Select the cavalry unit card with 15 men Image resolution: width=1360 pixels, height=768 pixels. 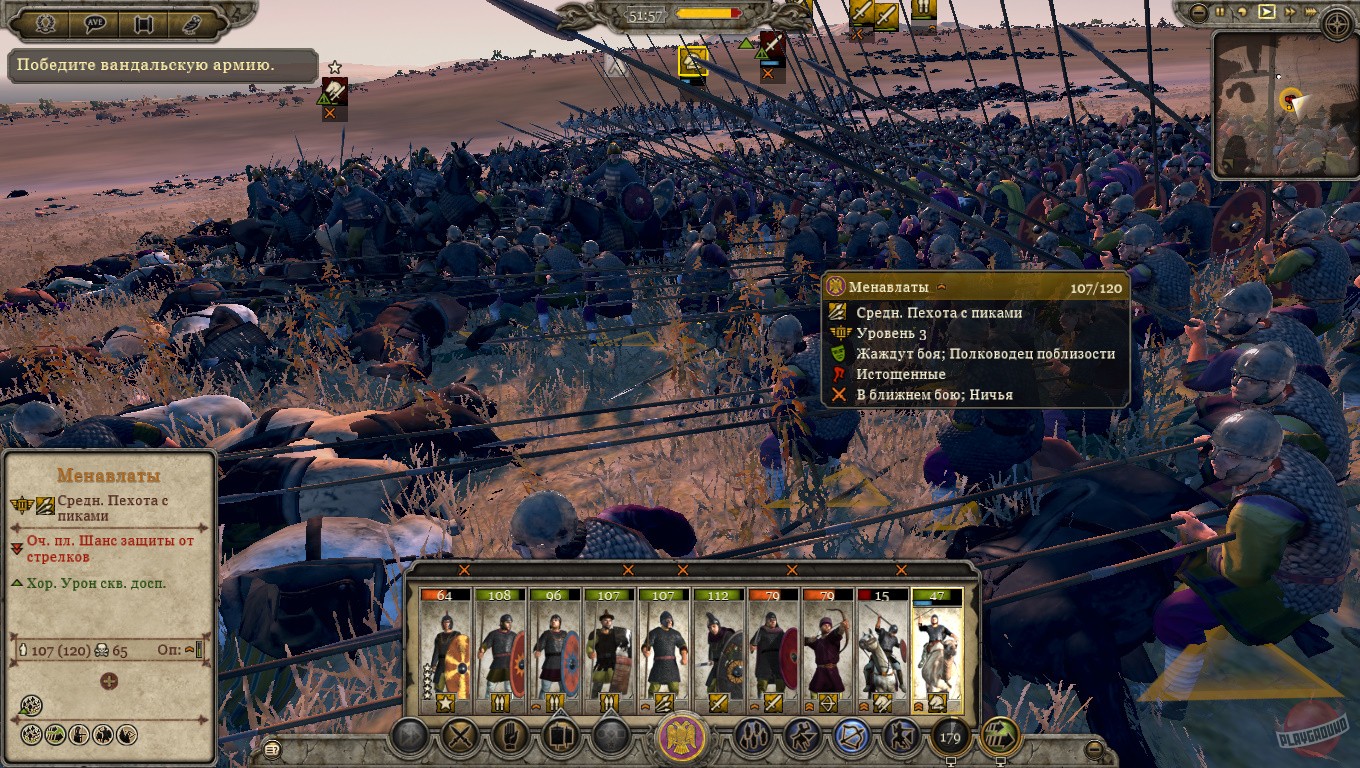(x=882, y=650)
